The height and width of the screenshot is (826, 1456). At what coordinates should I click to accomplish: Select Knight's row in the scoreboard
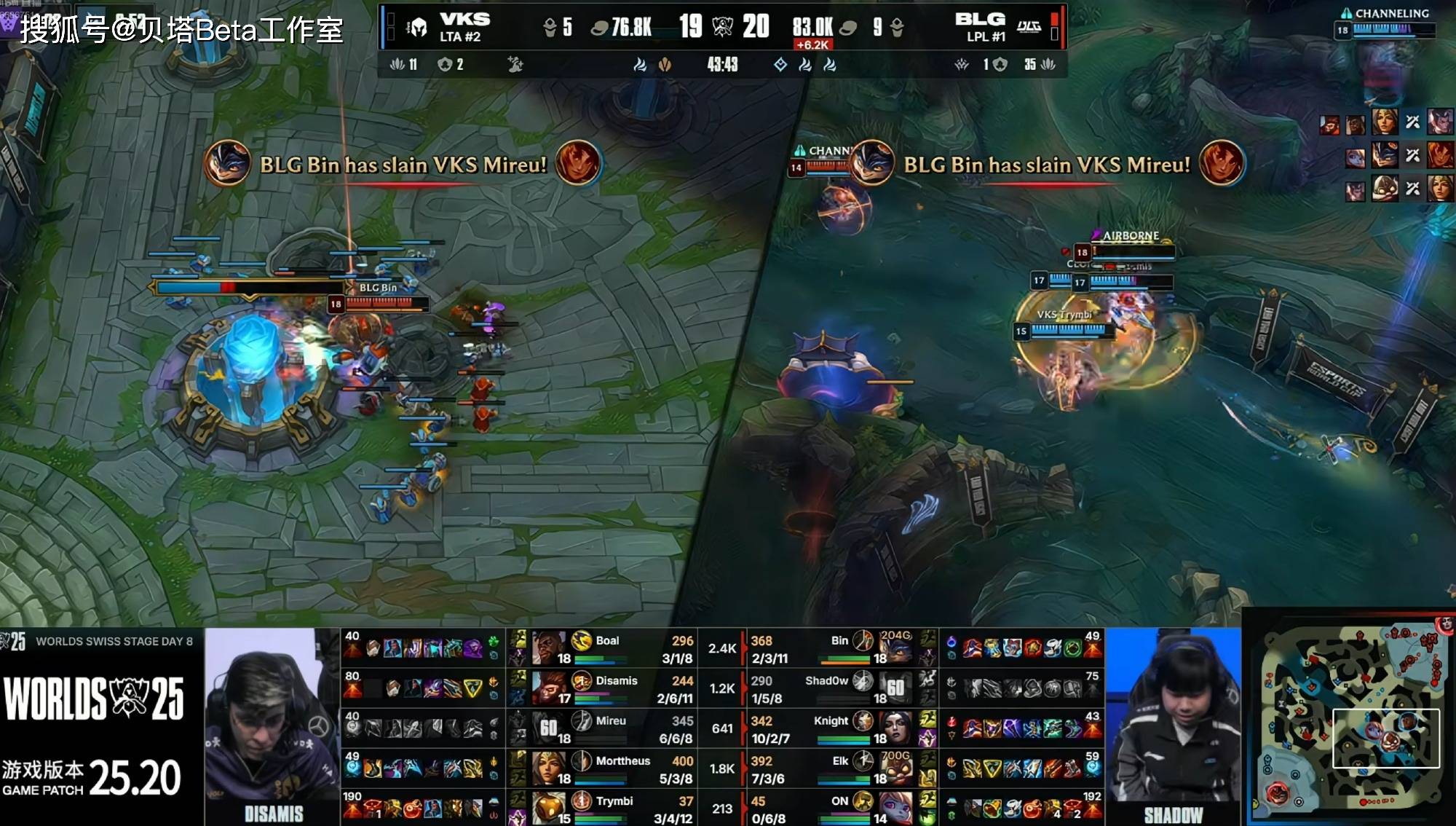pyautogui.click(x=839, y=728)
